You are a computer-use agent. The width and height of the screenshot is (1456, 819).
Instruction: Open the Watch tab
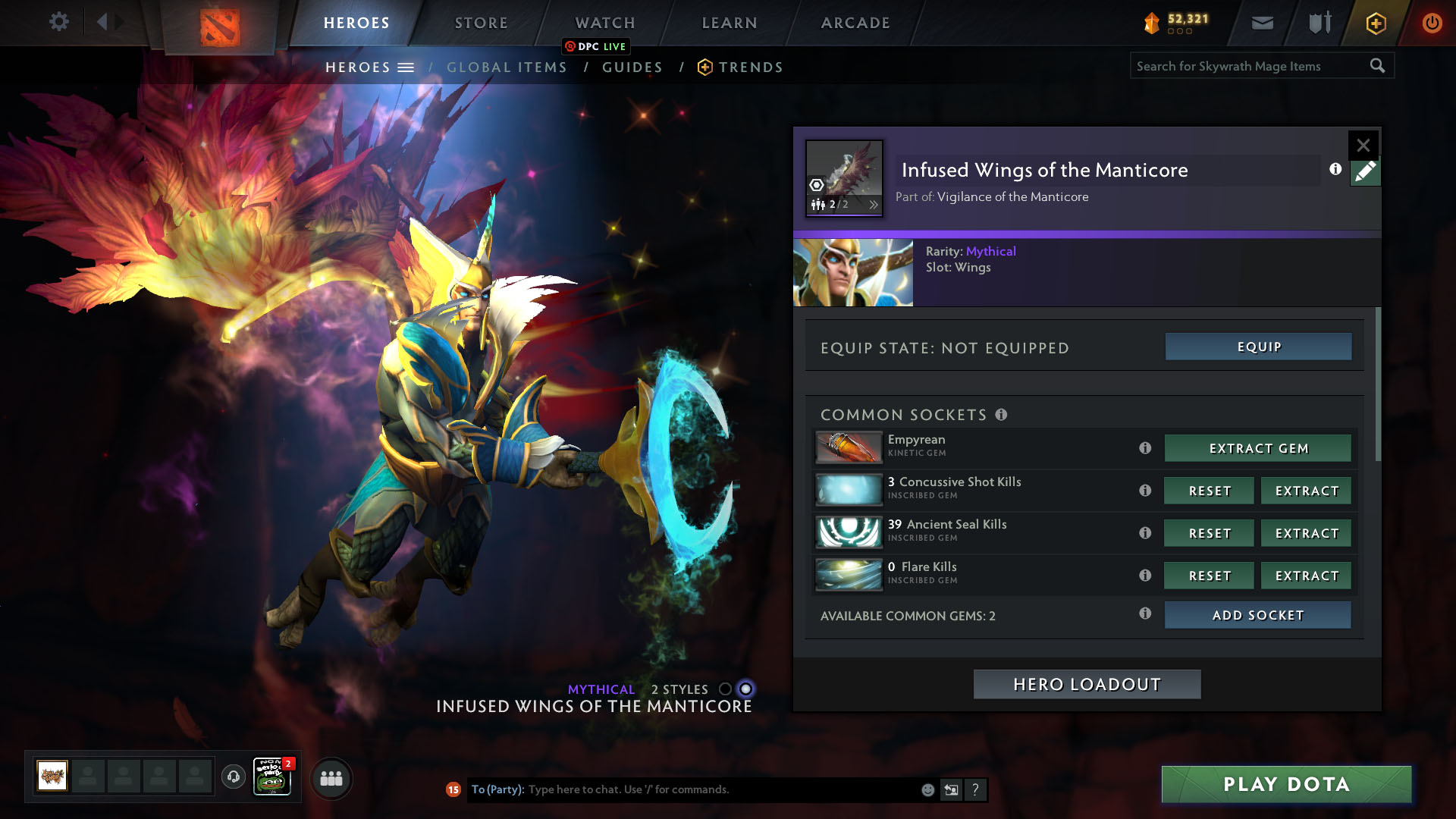(x=604, y=23)
